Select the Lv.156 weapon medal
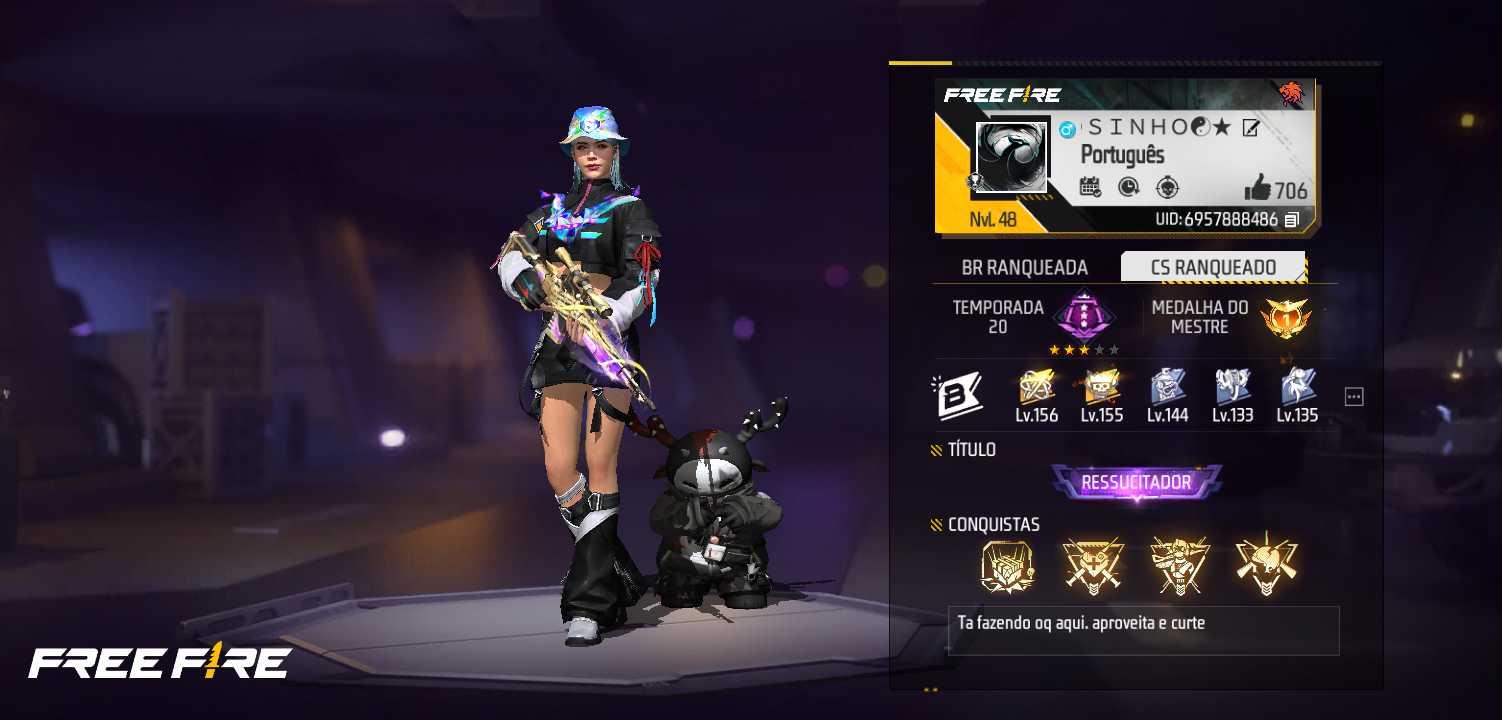This screenshot has width=1502, height=720. (1036, 390)
